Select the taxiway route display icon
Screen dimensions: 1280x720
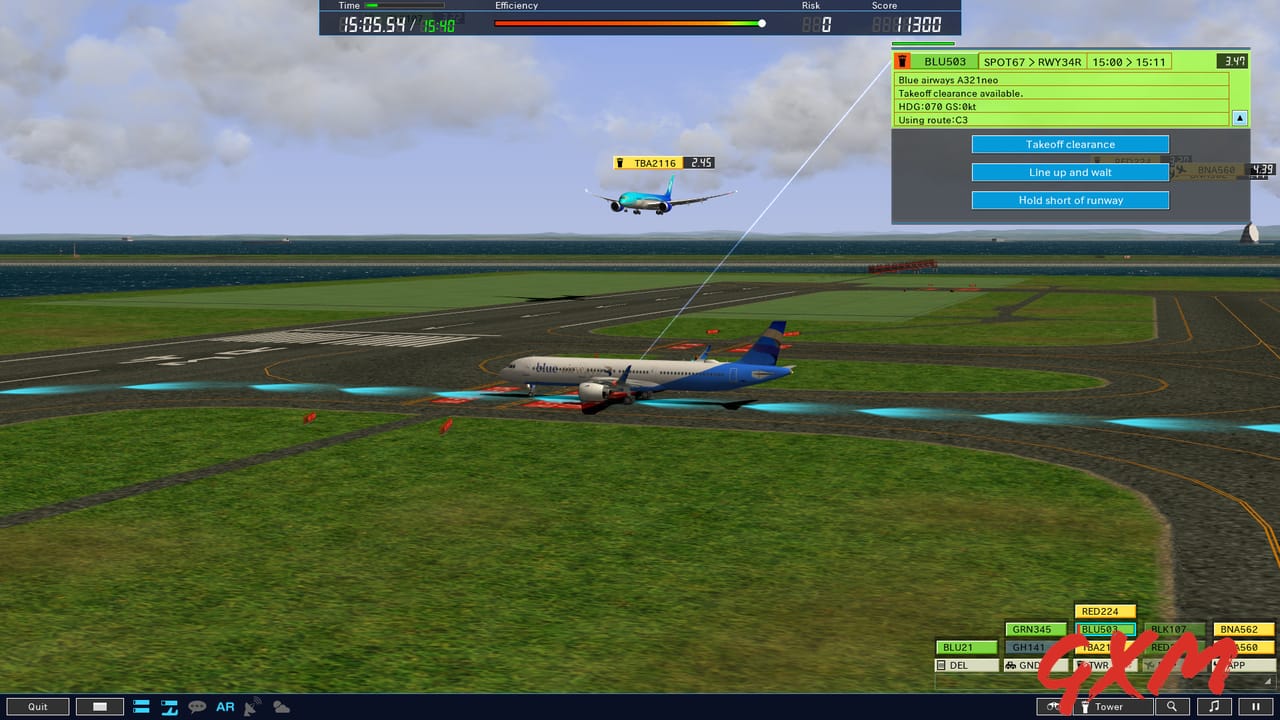pyautogui.click(x=170, y=707)
